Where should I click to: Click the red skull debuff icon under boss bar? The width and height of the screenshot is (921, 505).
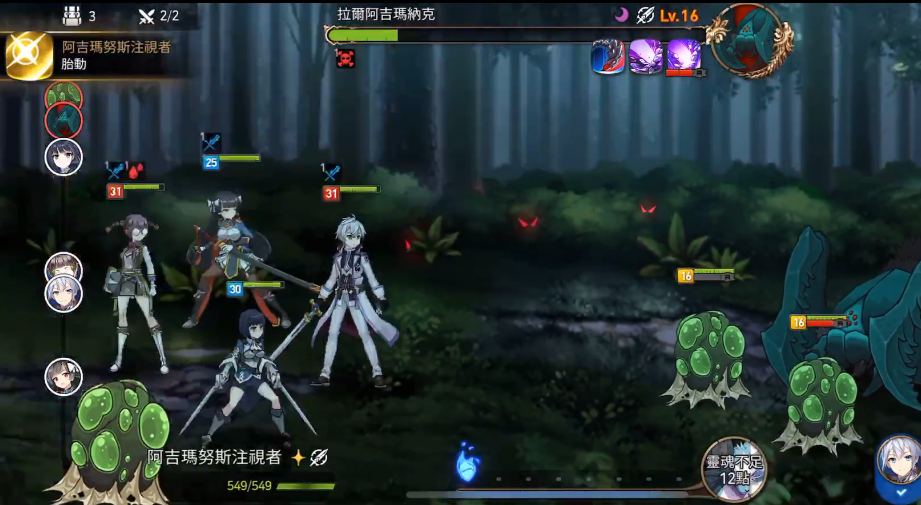click(x=346, y=58)
